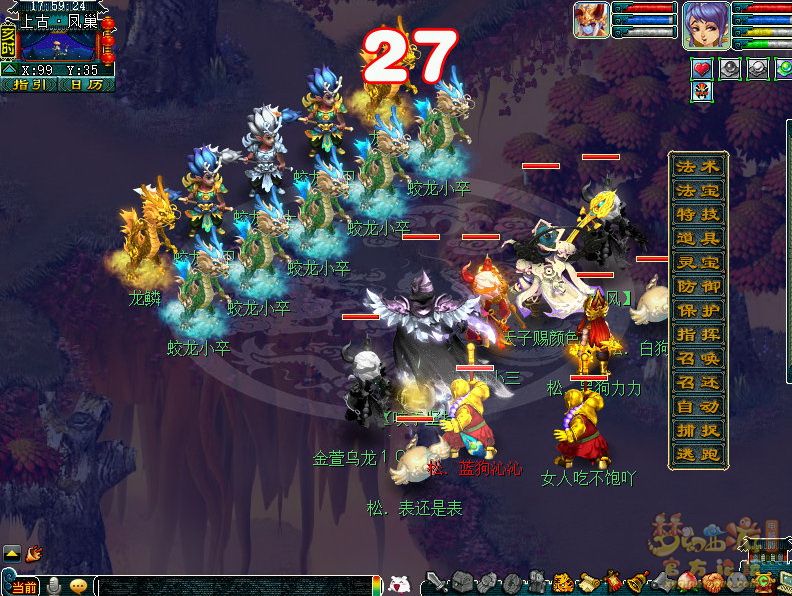Choose the 捕捉 capture command
Image resolution: width=792 pixels, height=596 pixels.
click(x=698, y=431)
